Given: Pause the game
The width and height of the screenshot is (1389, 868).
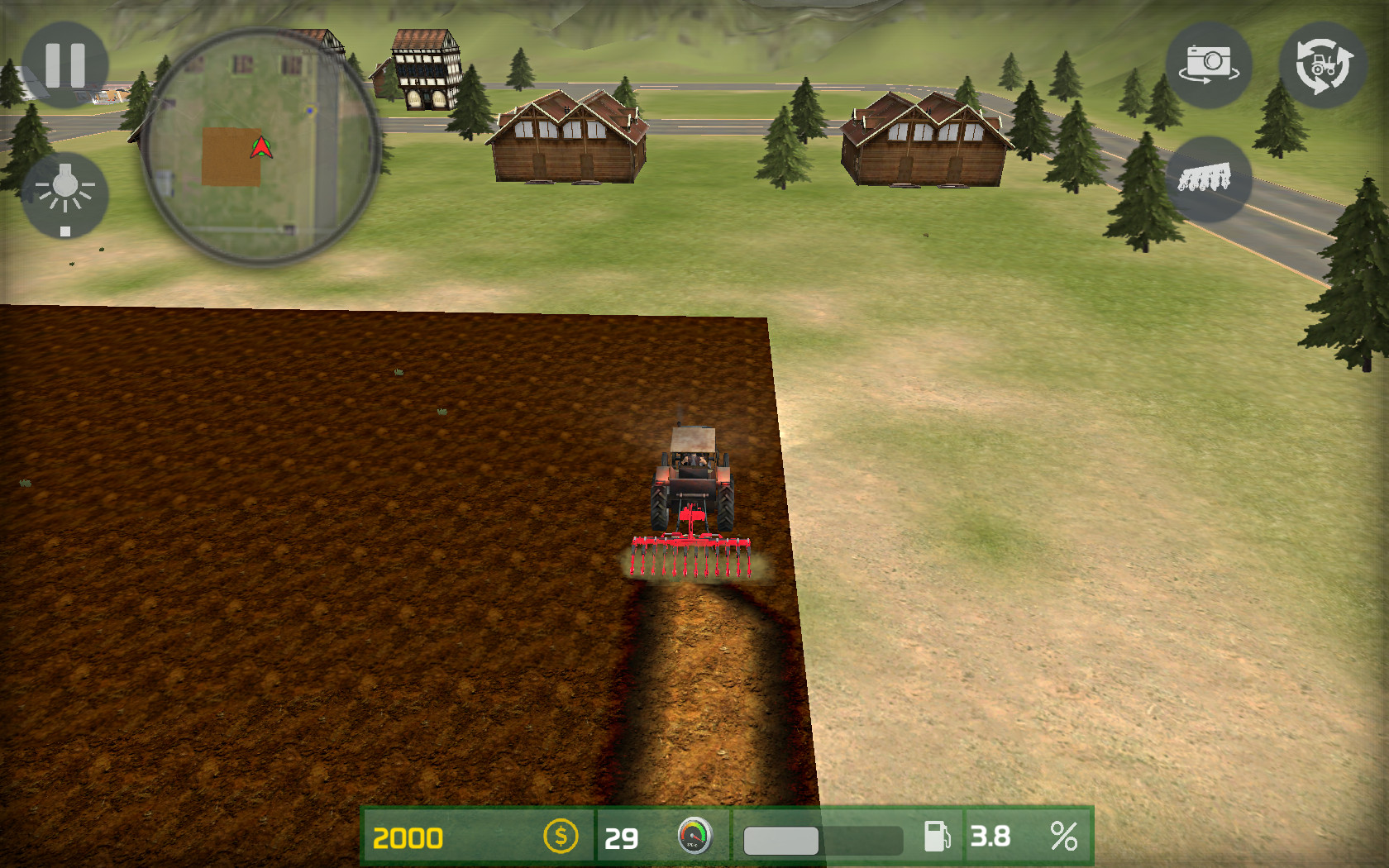Looking at the screenshot, I should pos(65,64).
